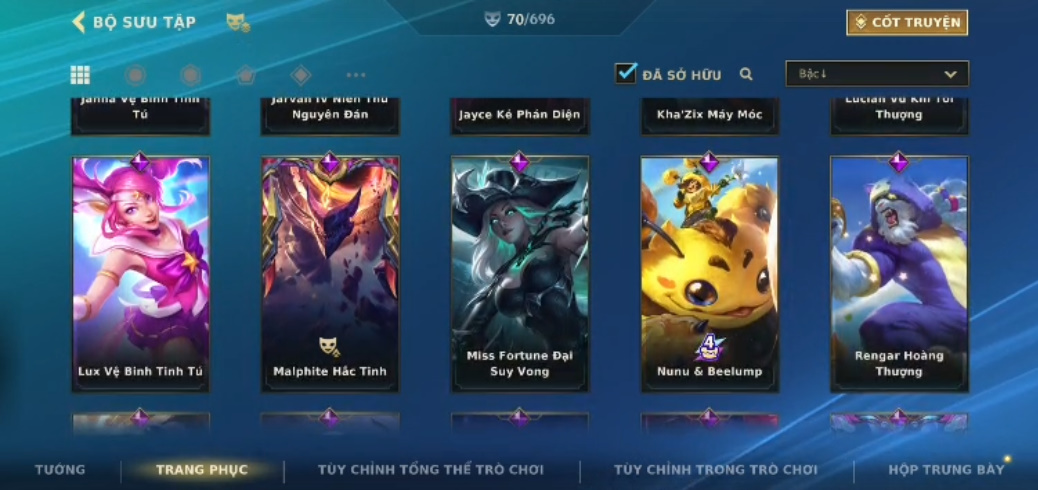This screenshot has height=490, width=1038.
Task: Select the Nunu & Beelump skin card
Action: pos(709,272)
